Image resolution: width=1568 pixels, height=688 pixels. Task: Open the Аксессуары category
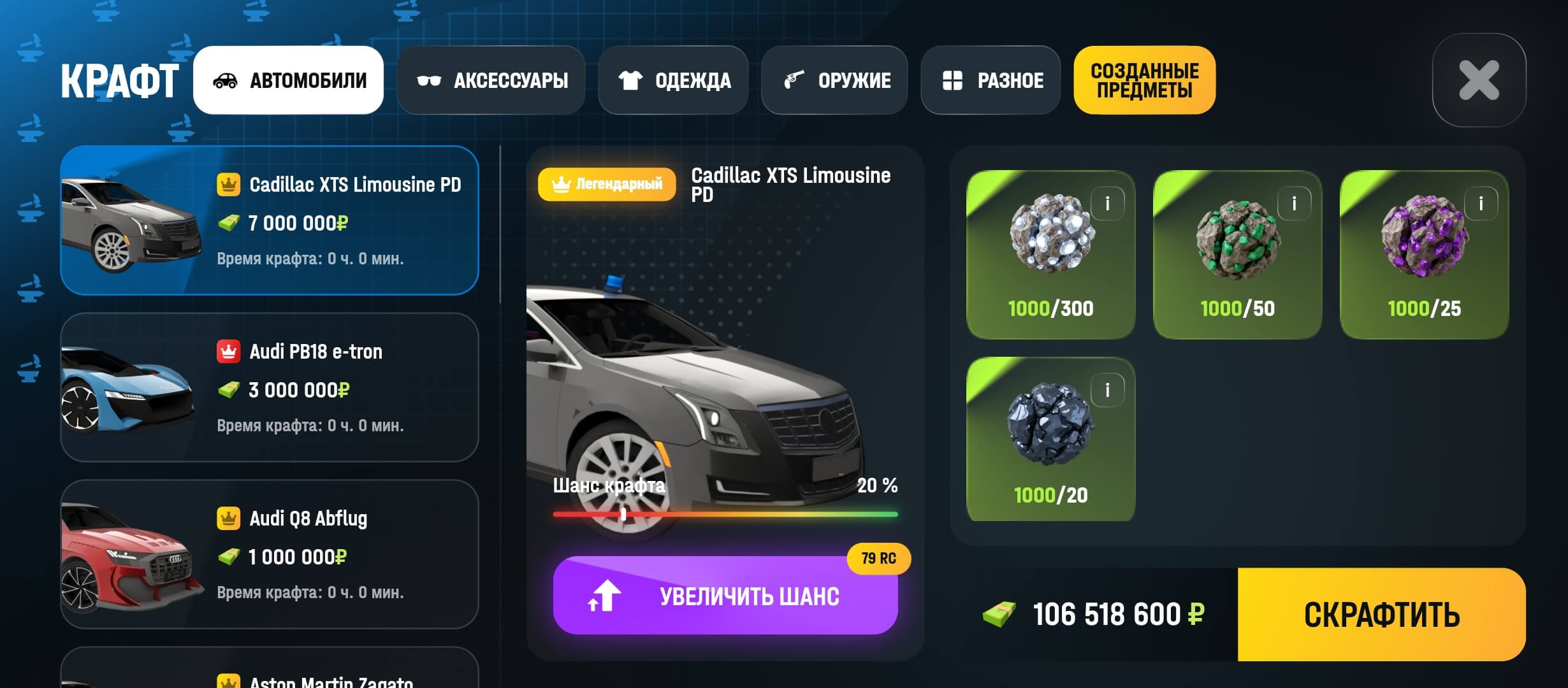pos(491,80)
